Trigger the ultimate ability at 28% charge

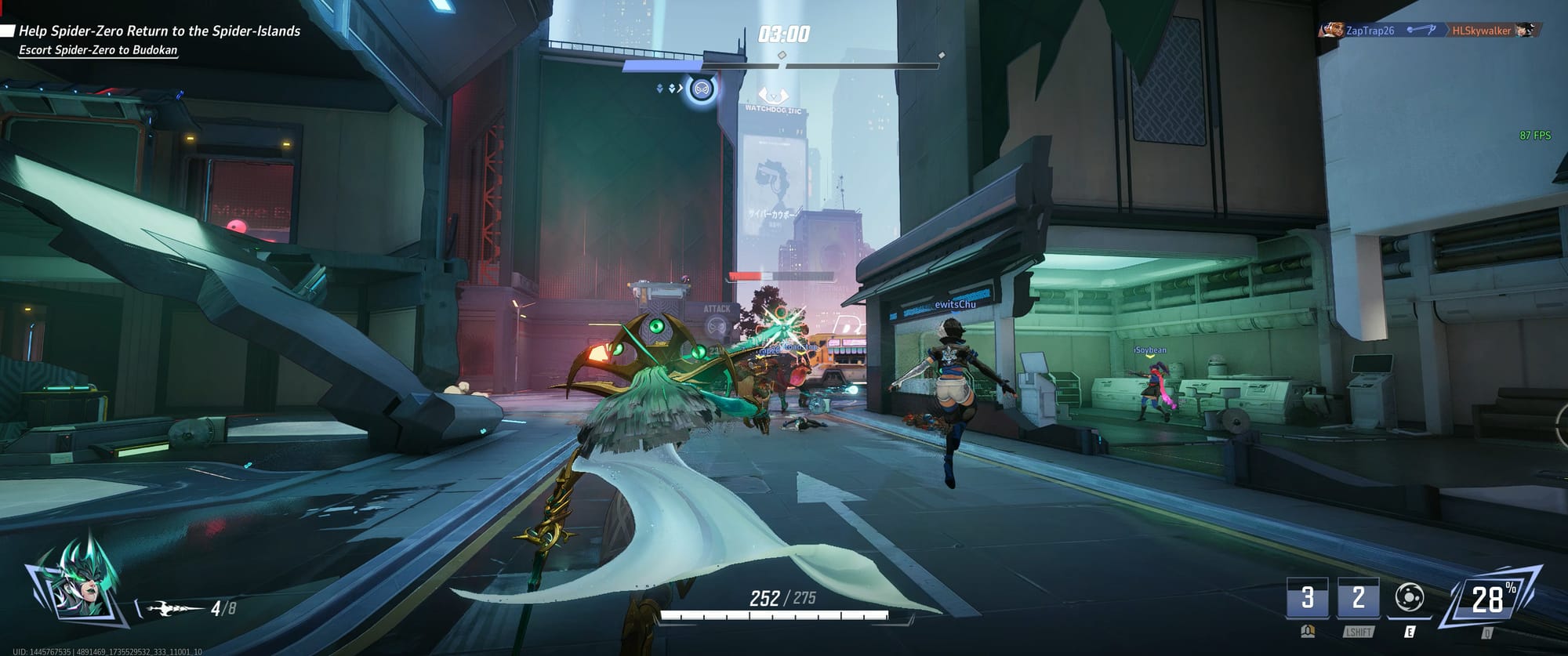[x=1487, y=600]
